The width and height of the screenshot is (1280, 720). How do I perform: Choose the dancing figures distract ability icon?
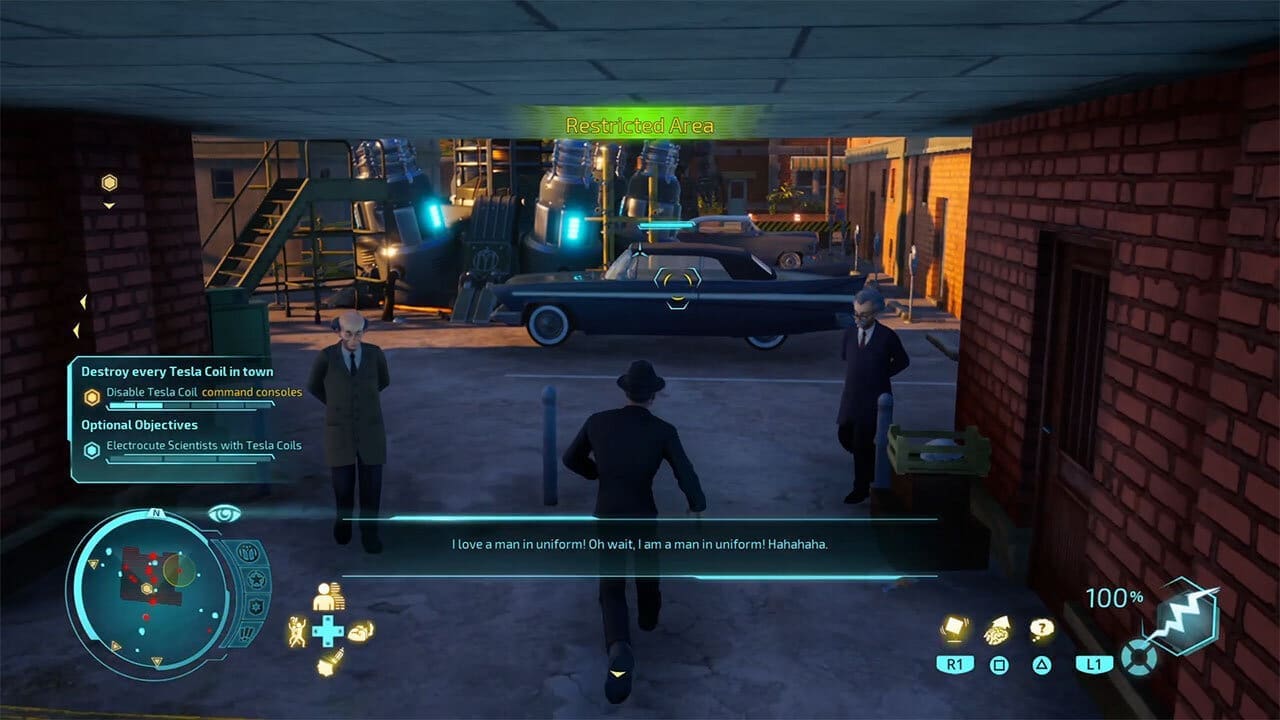click(297, 631)
